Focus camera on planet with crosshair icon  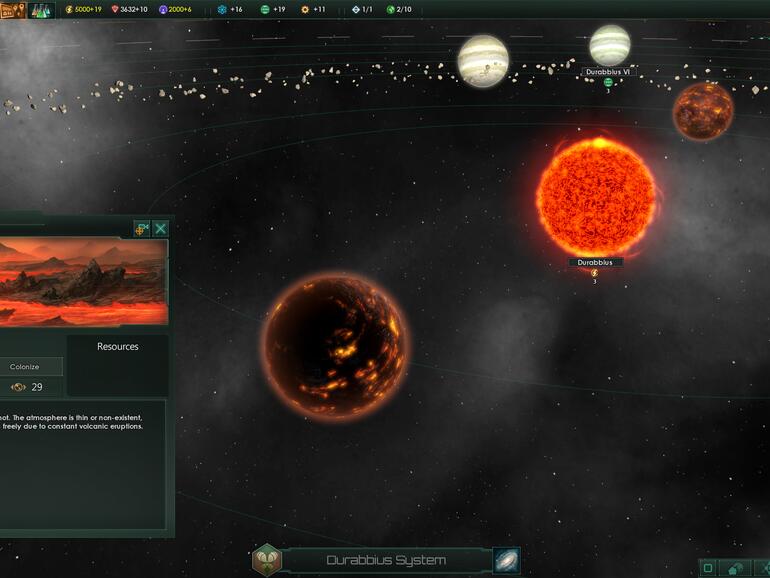(141, 229)
